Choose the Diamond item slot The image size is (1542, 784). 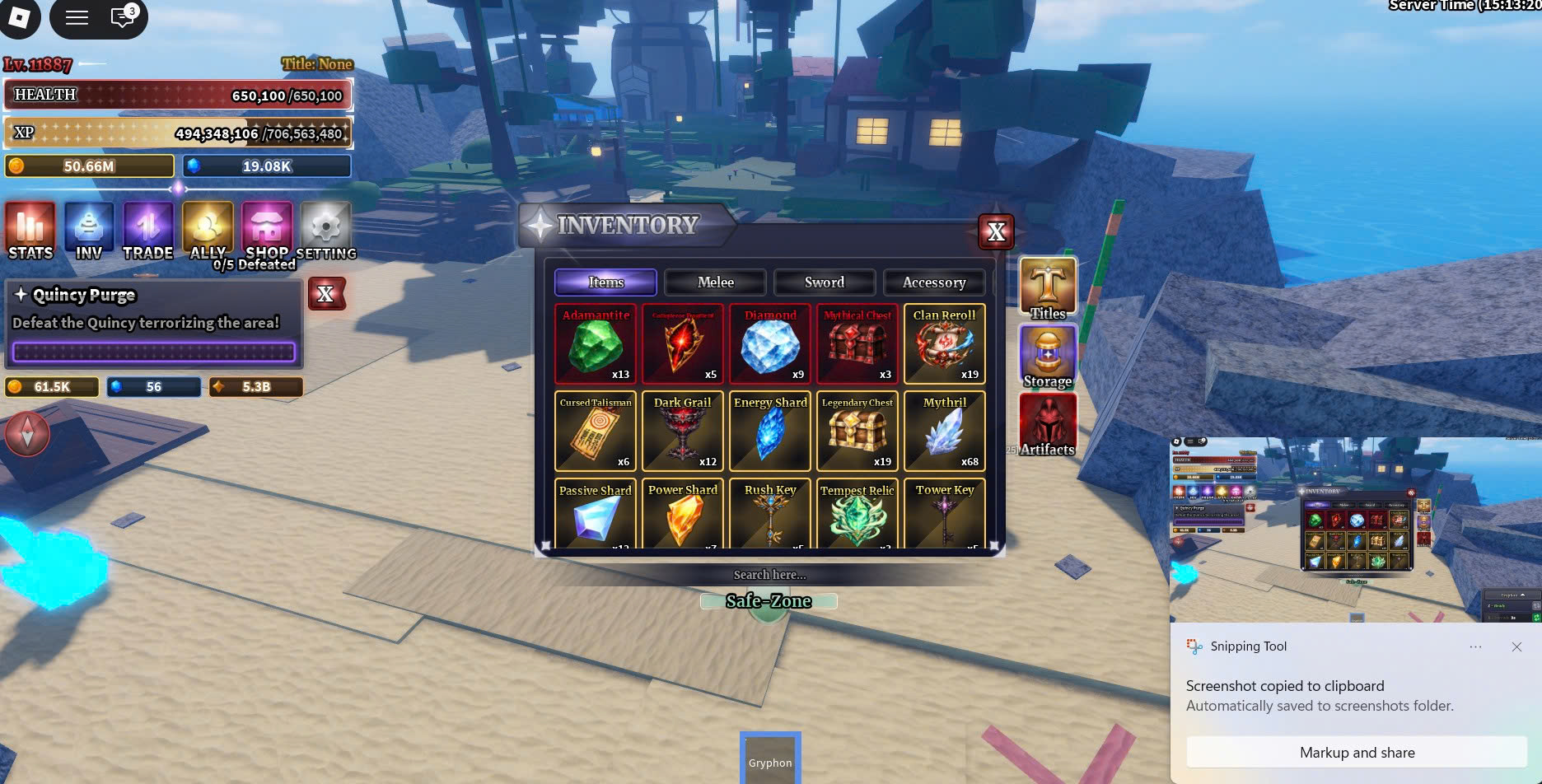[x=770, y=344]
